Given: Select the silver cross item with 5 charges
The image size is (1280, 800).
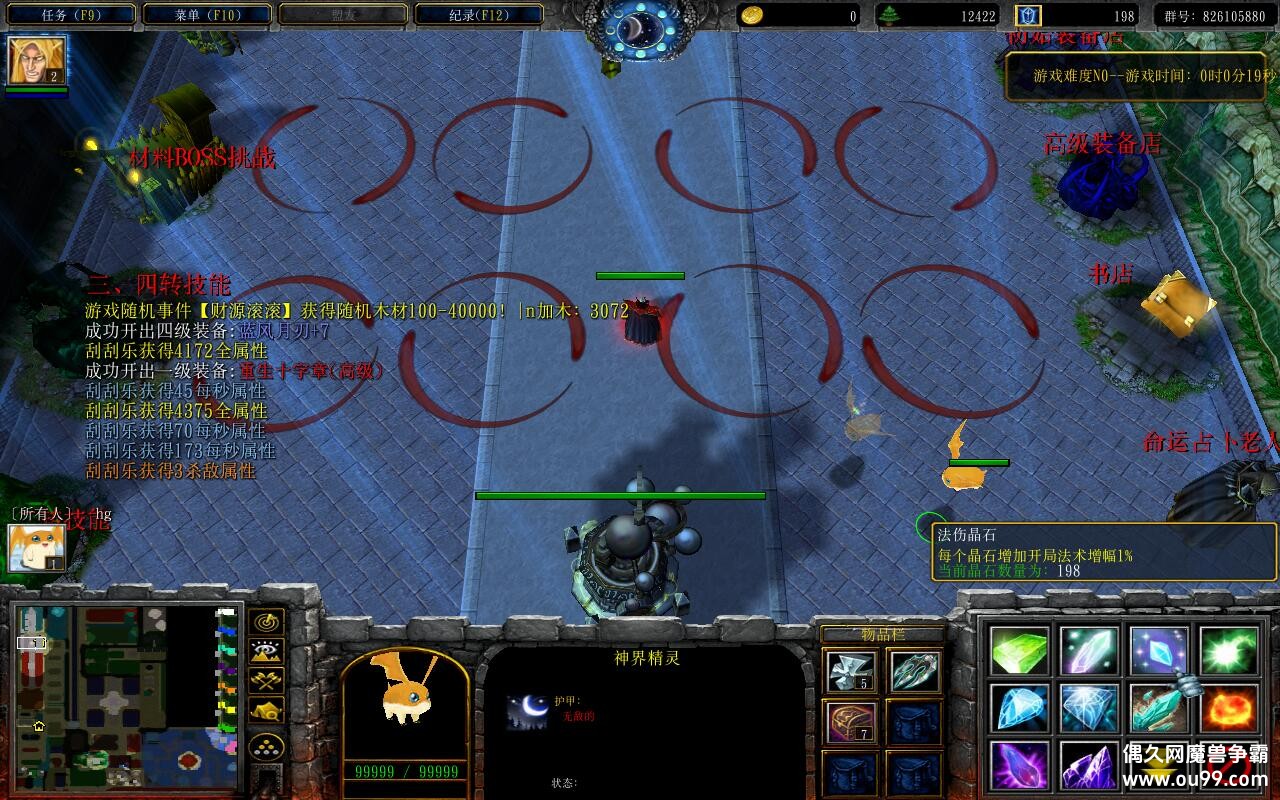Looking at the screenshot, I should pyautogui.click(x=851, y=671).
